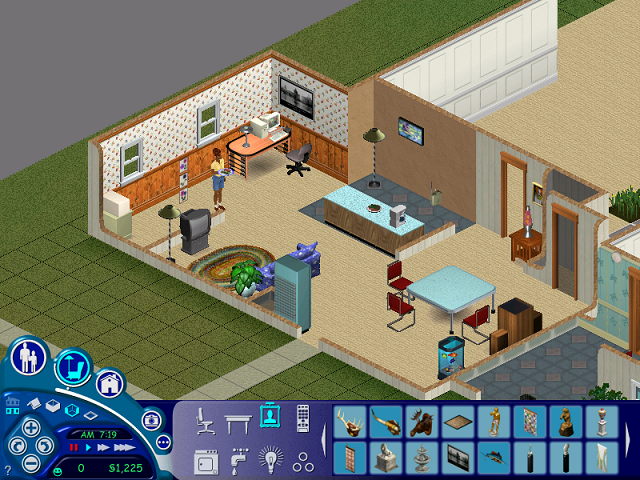Open the camera snapshot button
This screenshot has height=480, width=640.
pos(151,420)
